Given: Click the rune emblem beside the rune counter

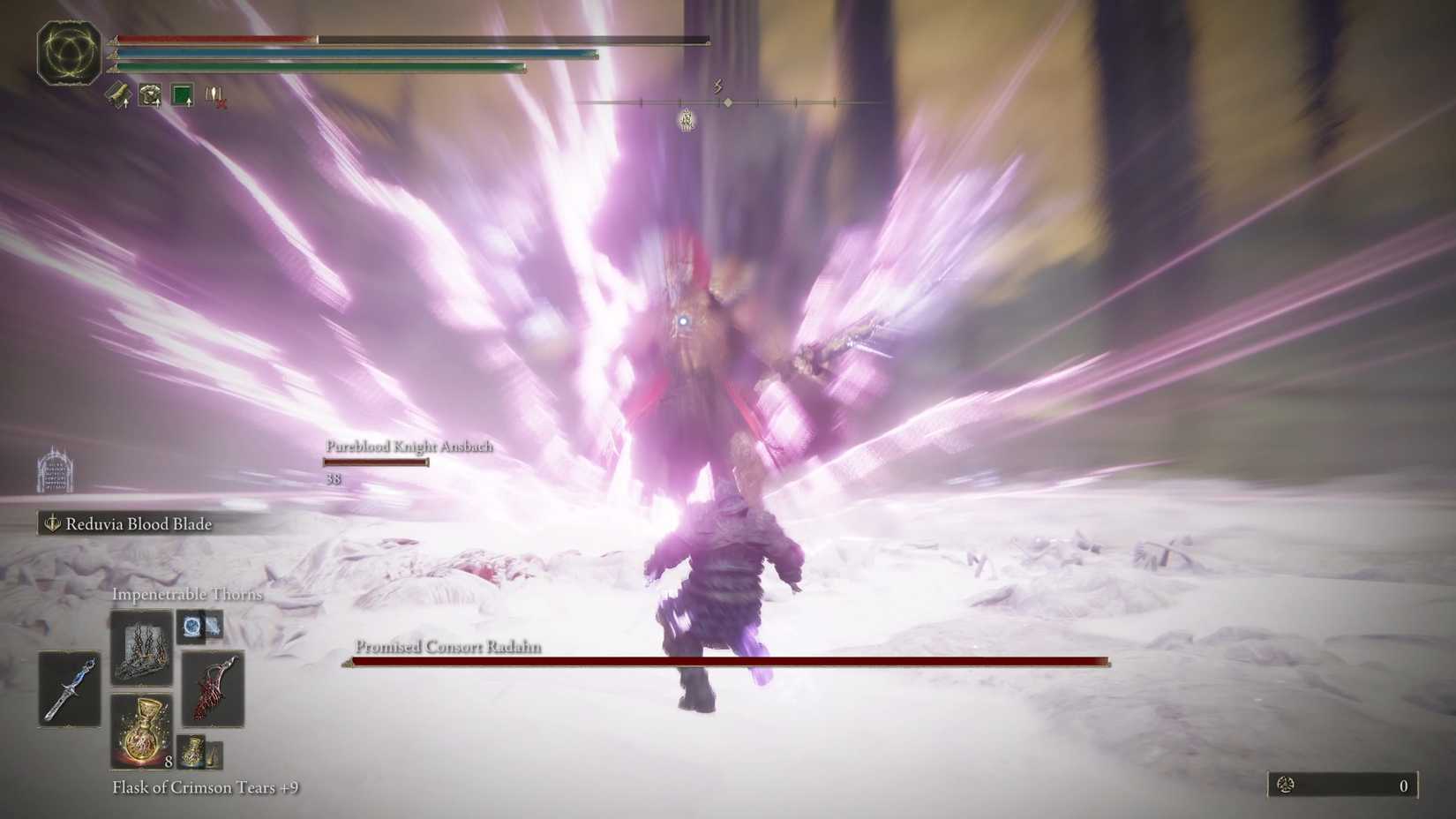Looking at the screenshot, I should coord(1284,784).
